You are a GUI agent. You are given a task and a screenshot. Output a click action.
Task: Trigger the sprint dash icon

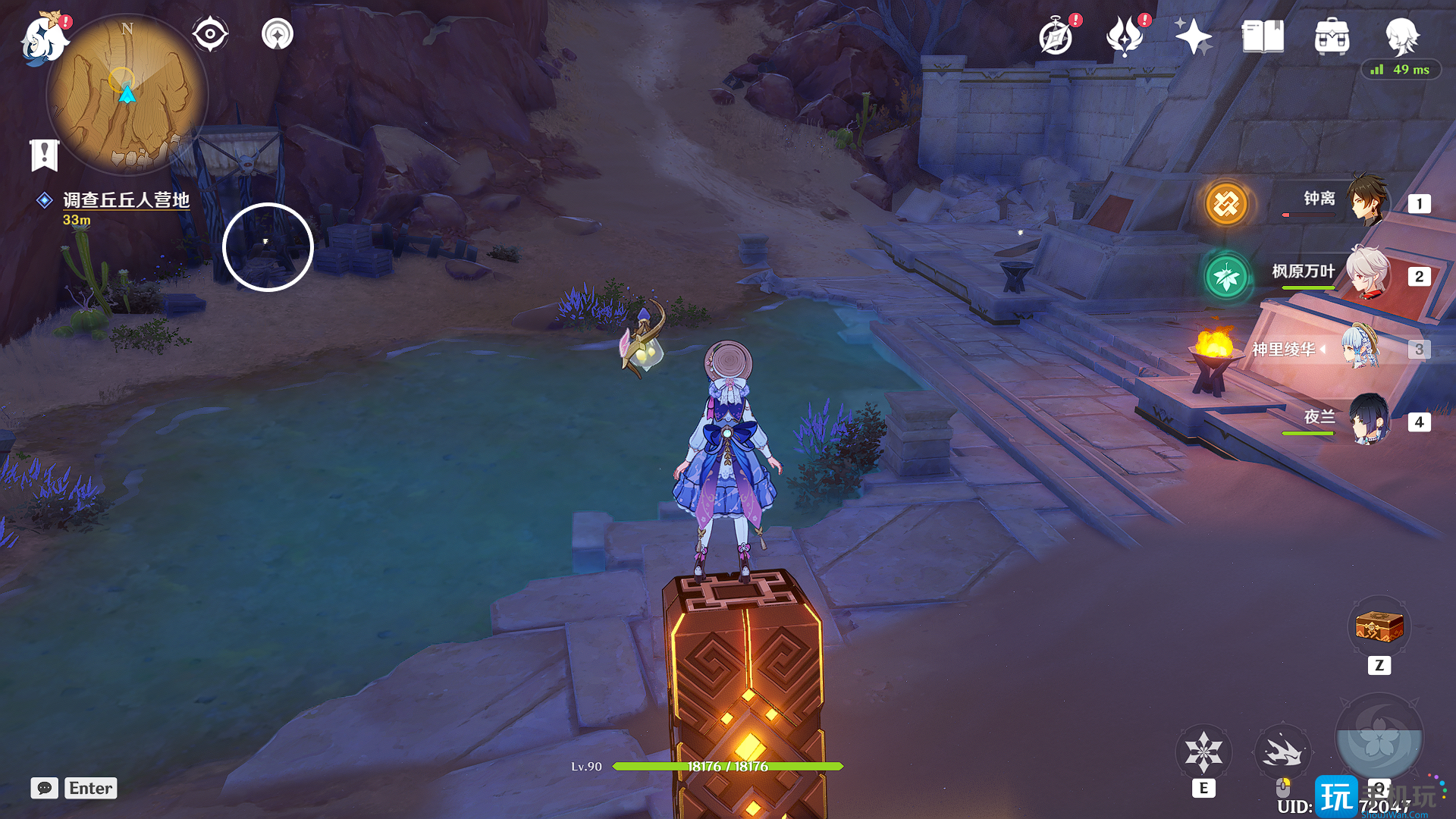pos(1282,752)
